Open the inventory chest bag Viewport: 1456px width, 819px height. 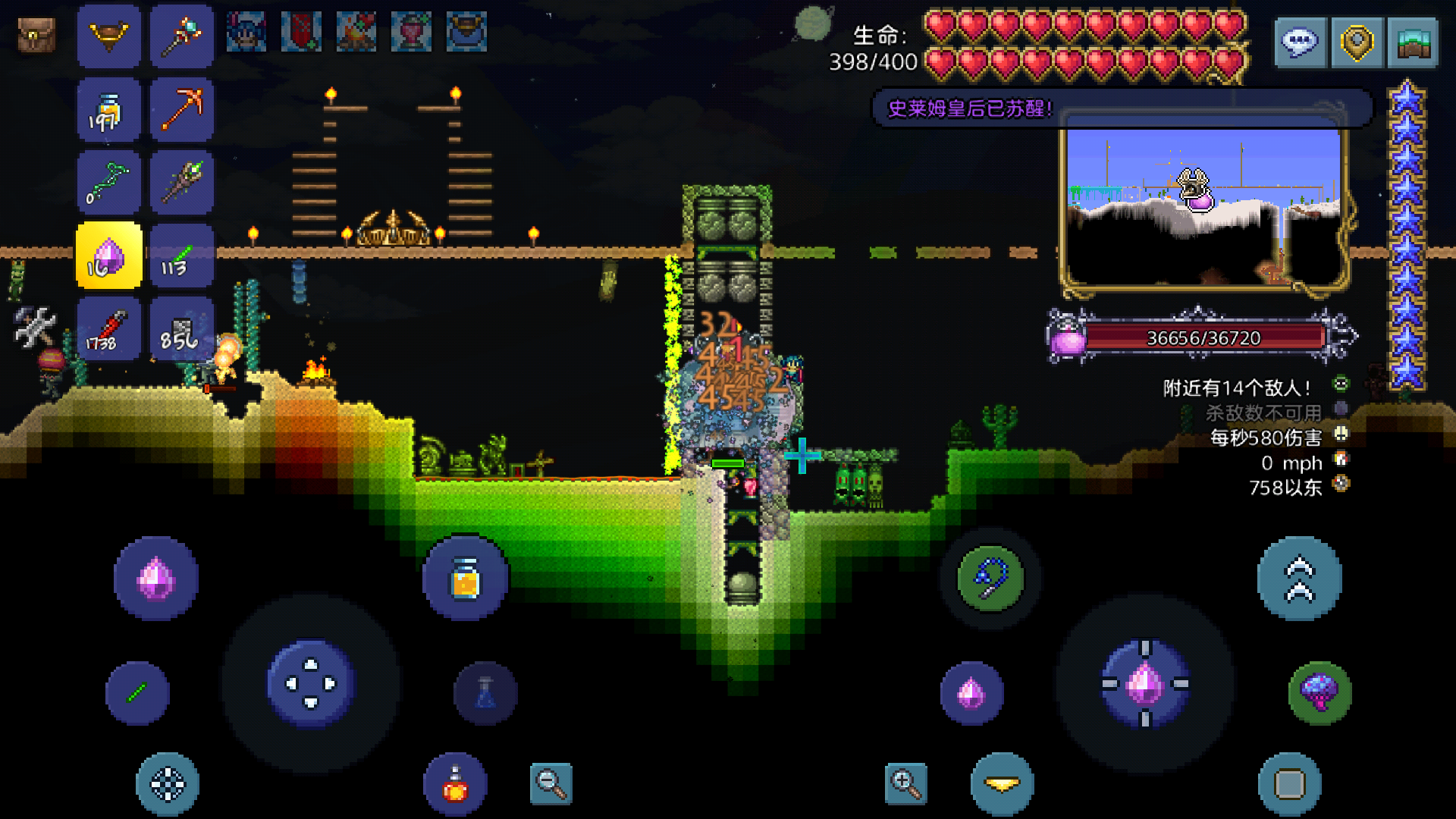pos(36,35)
